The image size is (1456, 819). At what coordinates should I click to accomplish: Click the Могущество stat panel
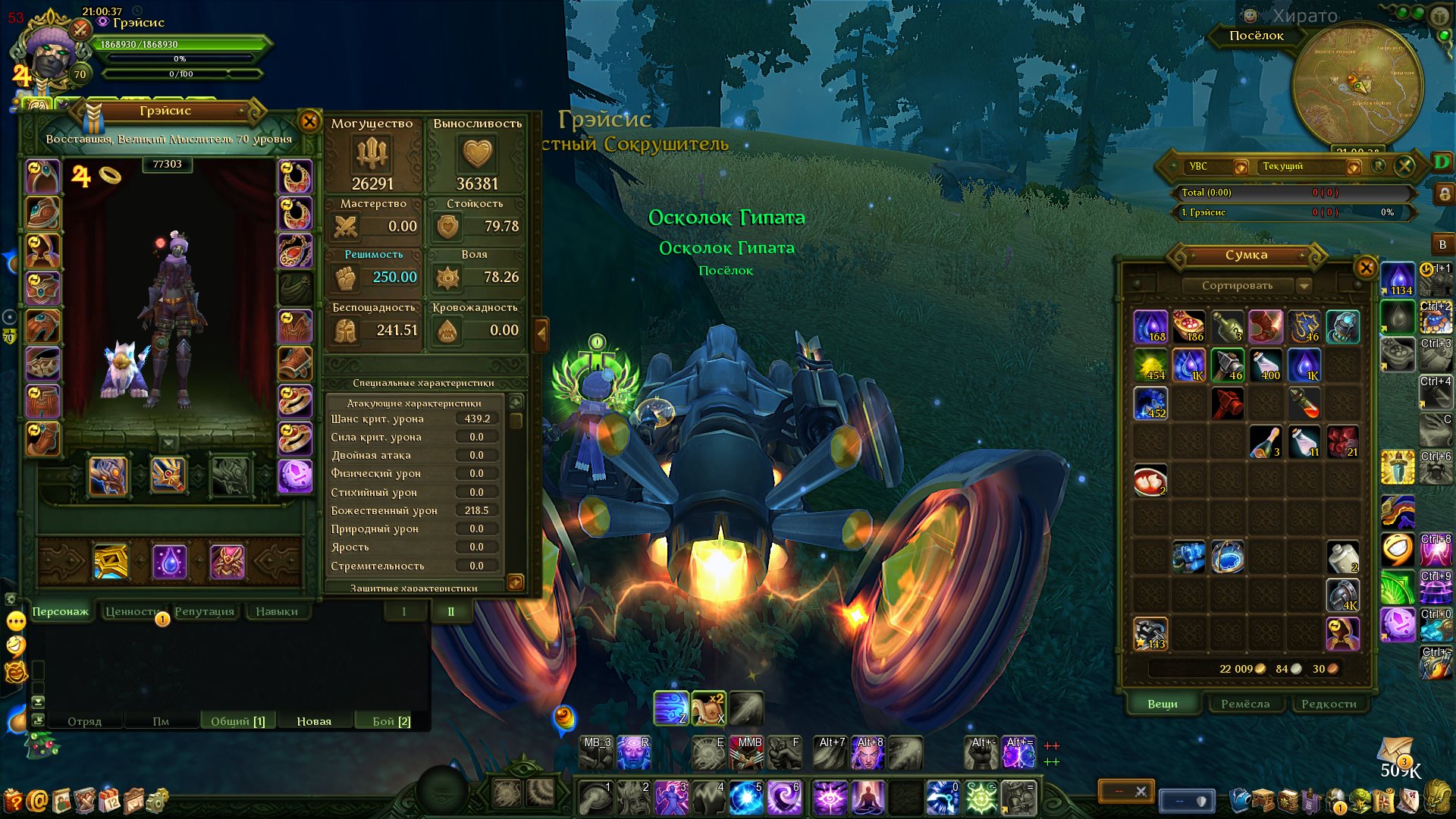[x=372, y=155]
